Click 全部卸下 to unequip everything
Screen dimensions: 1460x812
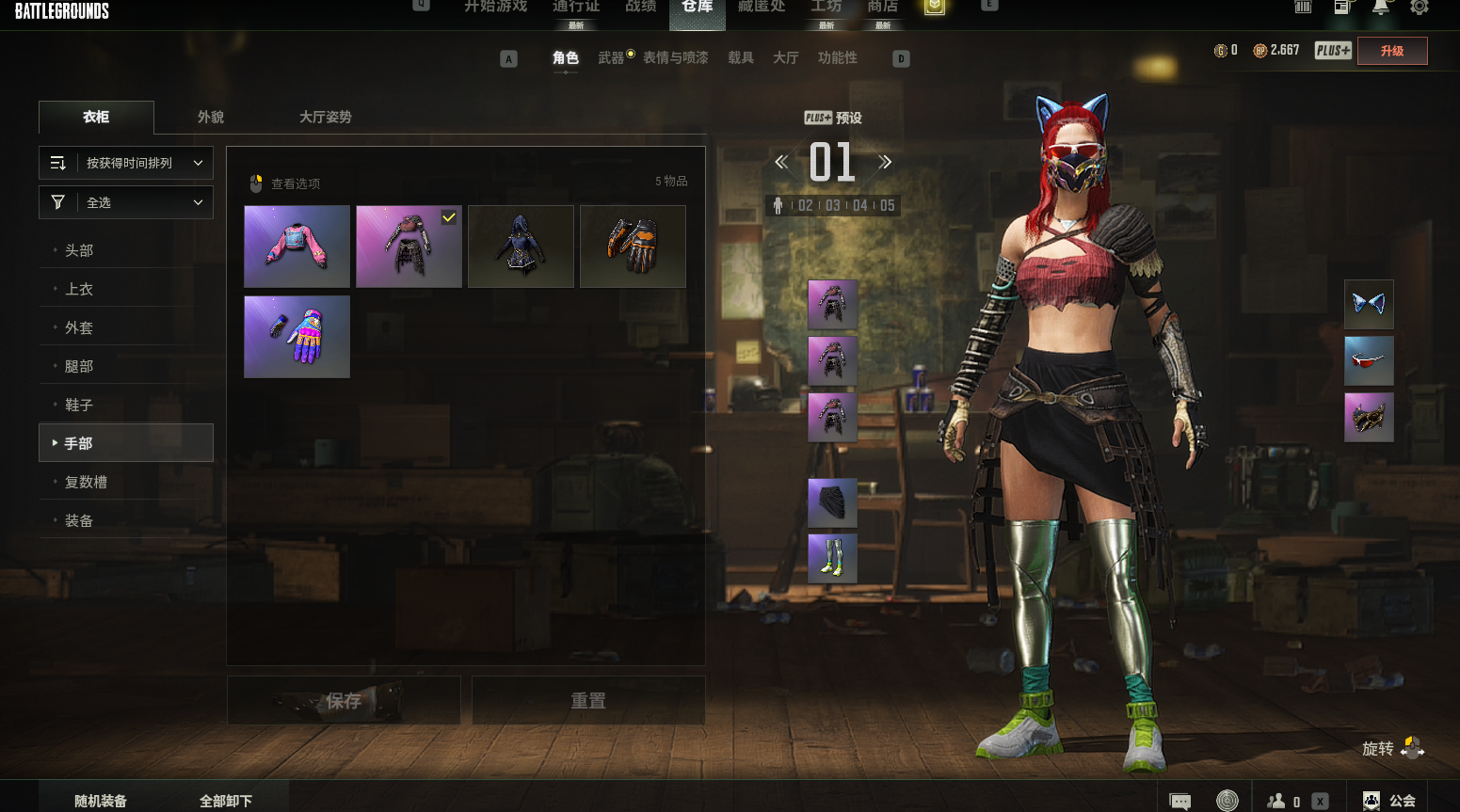(x=226, y=801)
